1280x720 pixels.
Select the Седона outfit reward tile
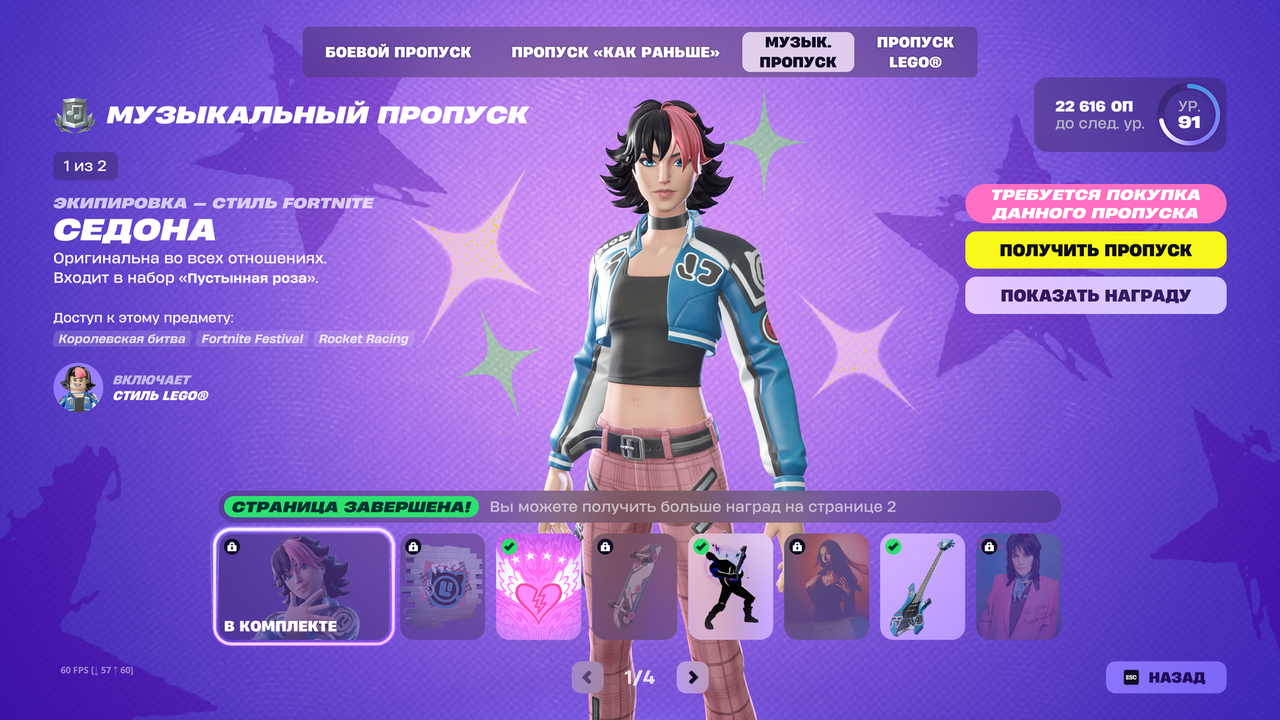pos(304,587)
